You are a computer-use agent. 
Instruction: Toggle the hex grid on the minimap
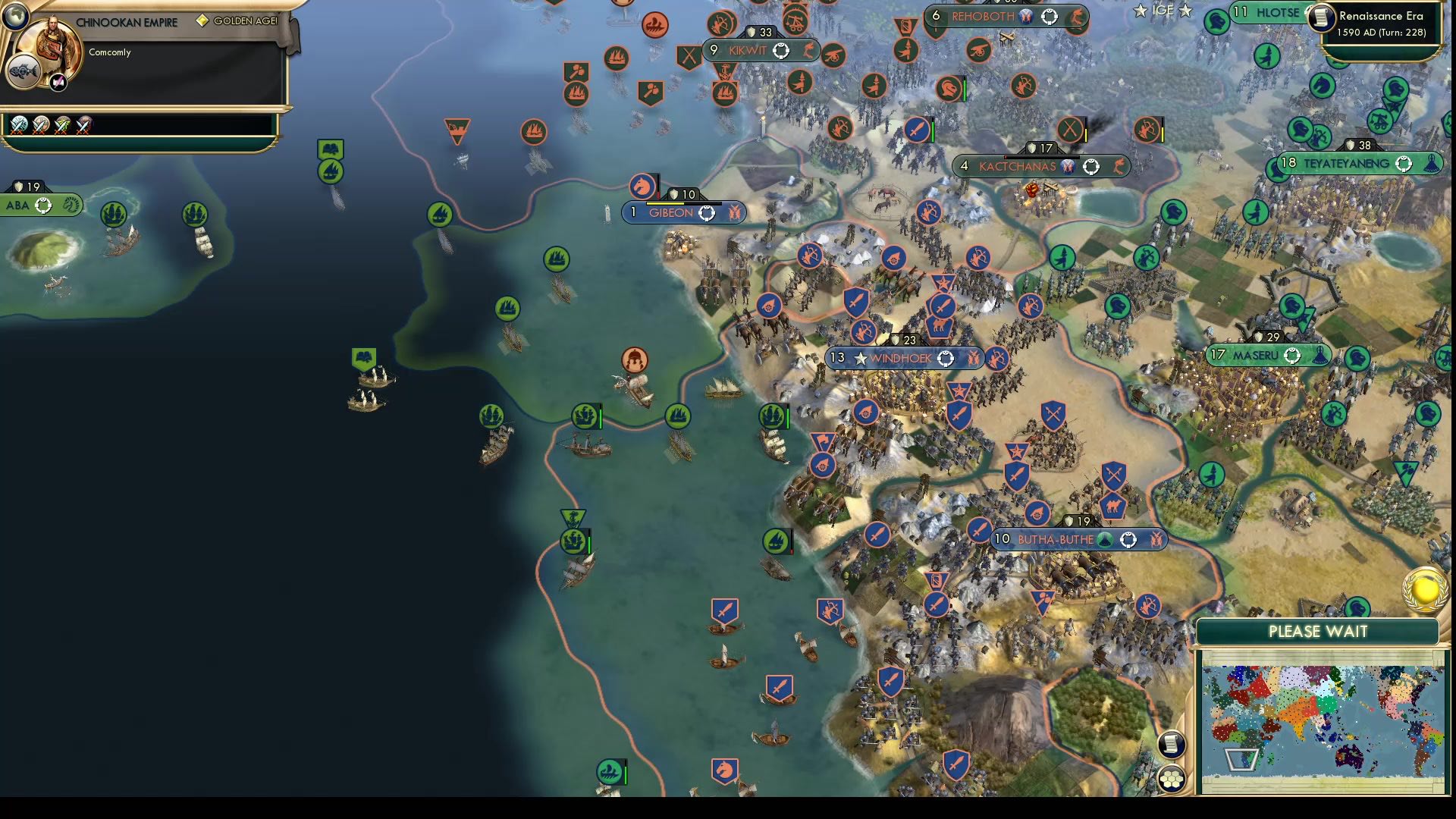(1172, 779)
